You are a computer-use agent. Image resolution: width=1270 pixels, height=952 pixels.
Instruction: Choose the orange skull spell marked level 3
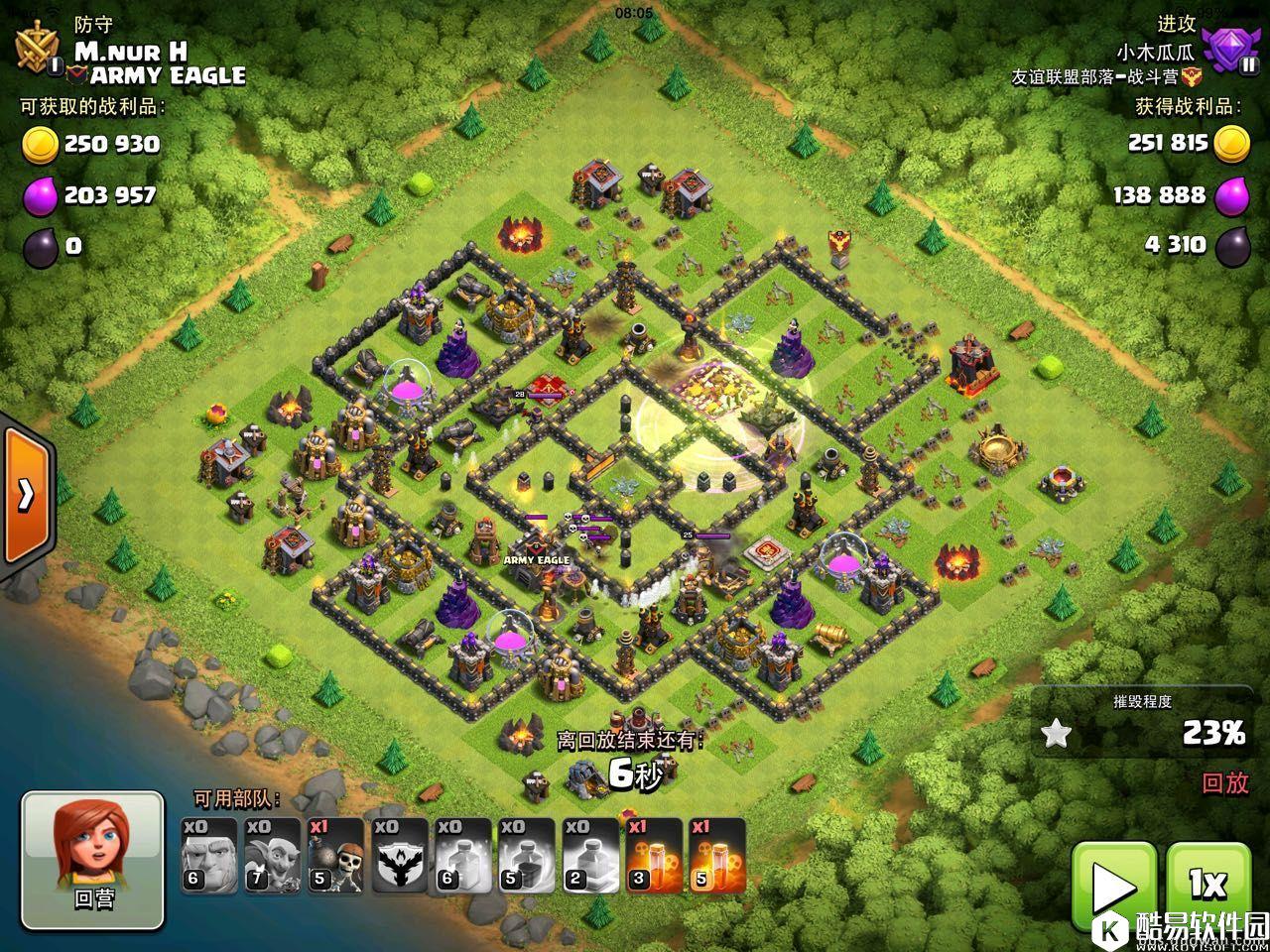pos(653,855)
